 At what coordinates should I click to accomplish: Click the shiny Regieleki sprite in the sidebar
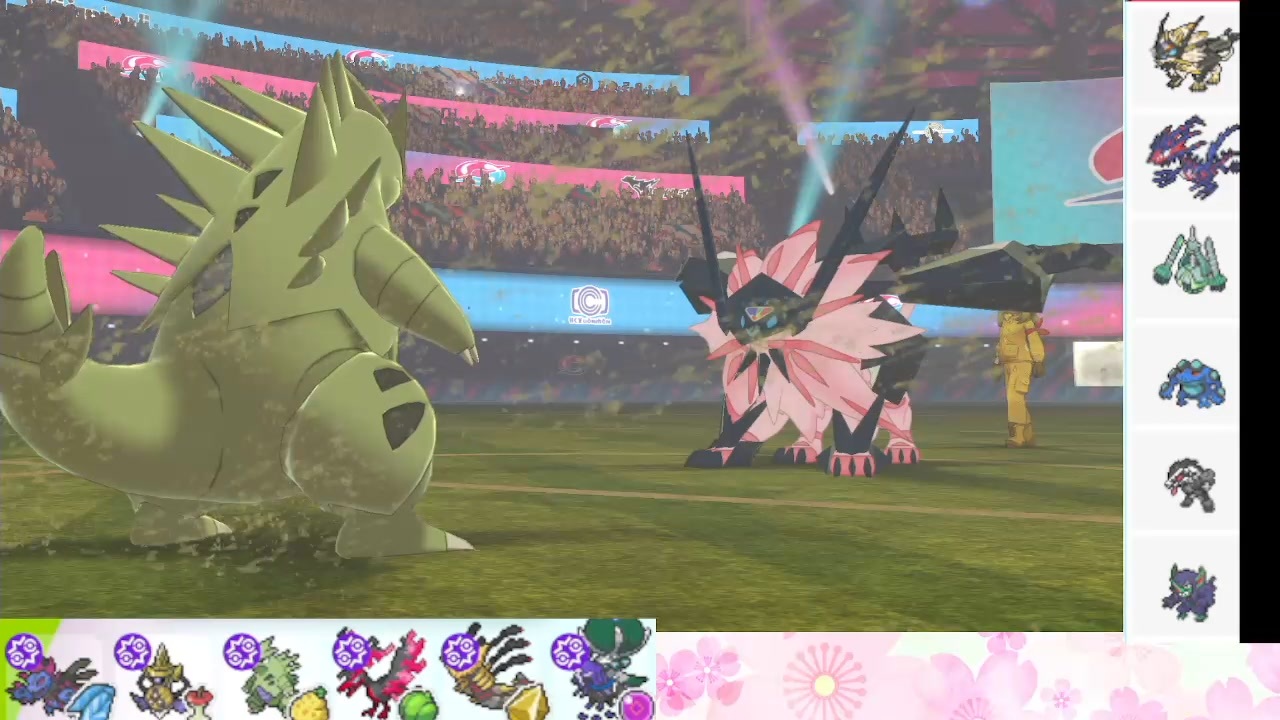tap(1190, 262)
